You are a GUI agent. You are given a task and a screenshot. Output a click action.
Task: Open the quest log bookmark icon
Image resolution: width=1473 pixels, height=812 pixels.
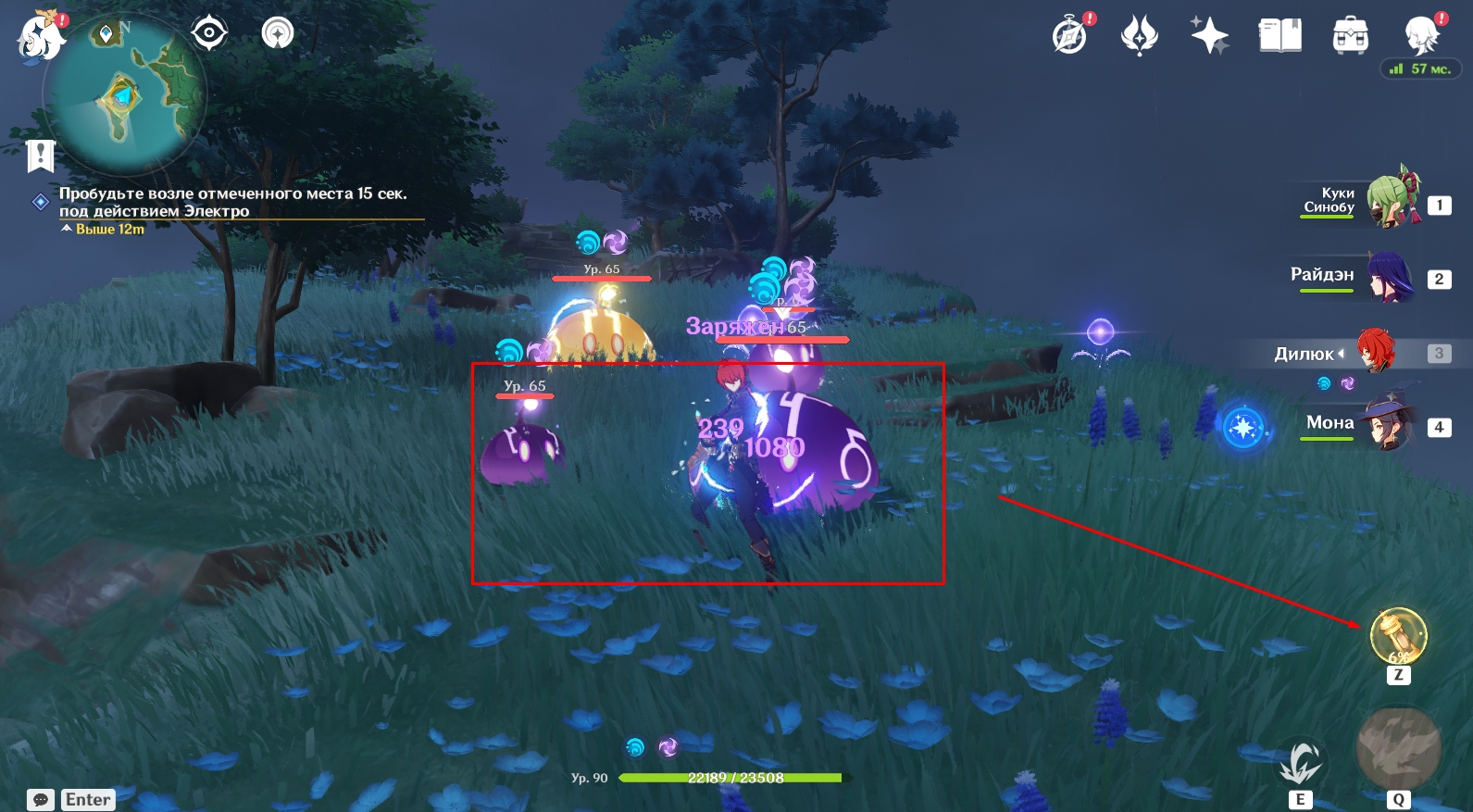tap(41, 156)
